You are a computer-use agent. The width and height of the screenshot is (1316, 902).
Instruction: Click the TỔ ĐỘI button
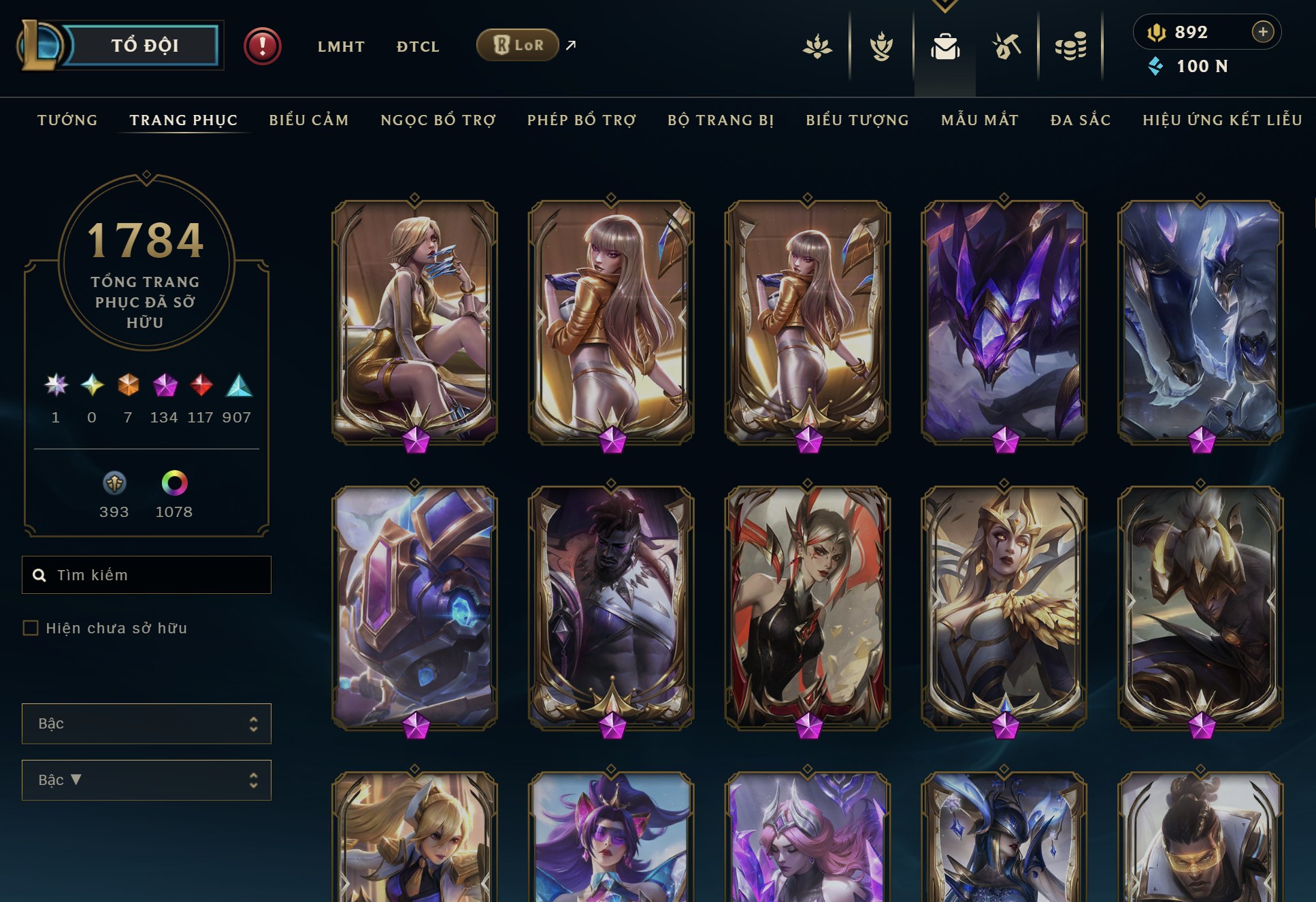(x=145, y=45)
